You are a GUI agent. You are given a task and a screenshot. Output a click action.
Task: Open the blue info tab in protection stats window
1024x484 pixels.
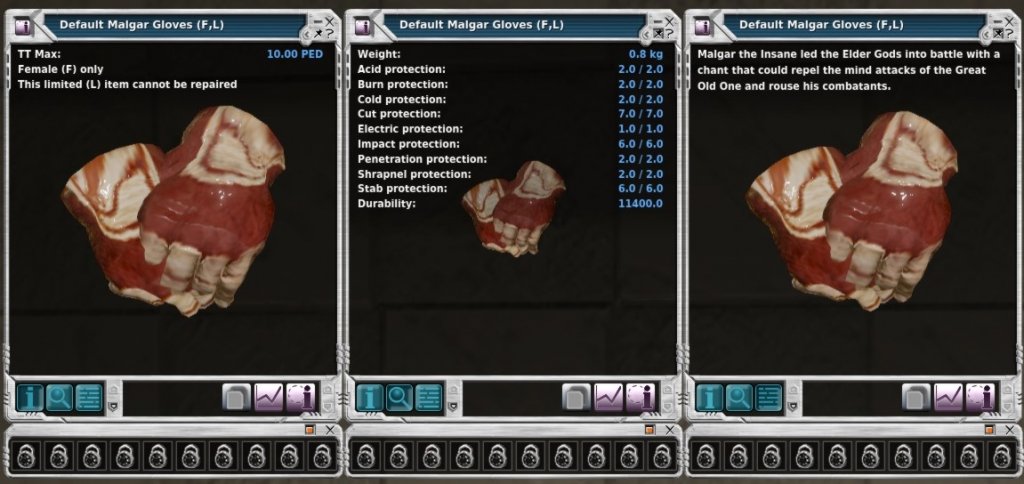[370, 397]
